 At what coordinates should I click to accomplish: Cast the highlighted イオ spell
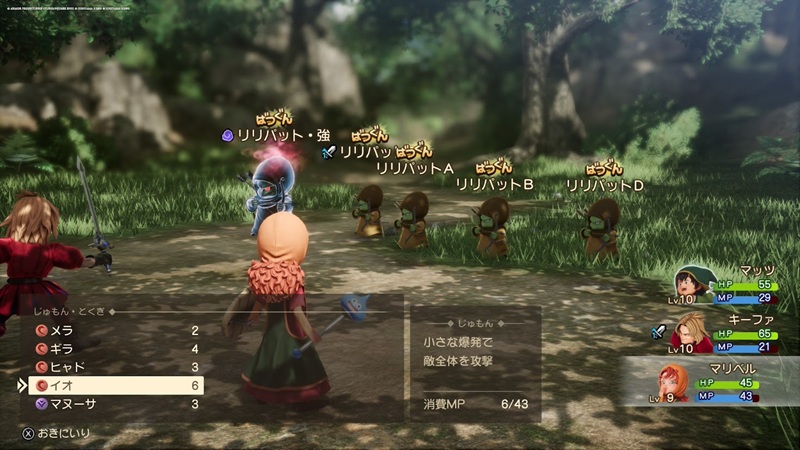tap(110, 385)
